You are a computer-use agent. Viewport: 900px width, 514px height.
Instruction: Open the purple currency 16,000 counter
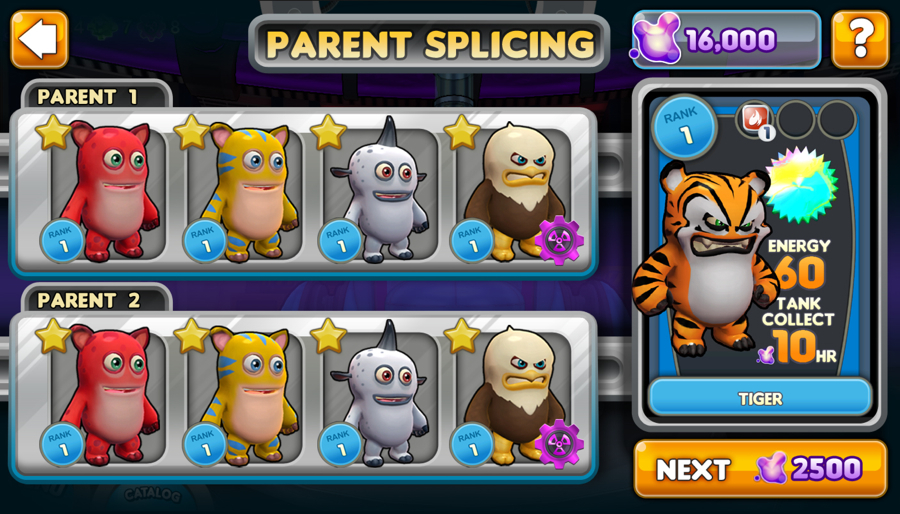[x=726, y=40]
